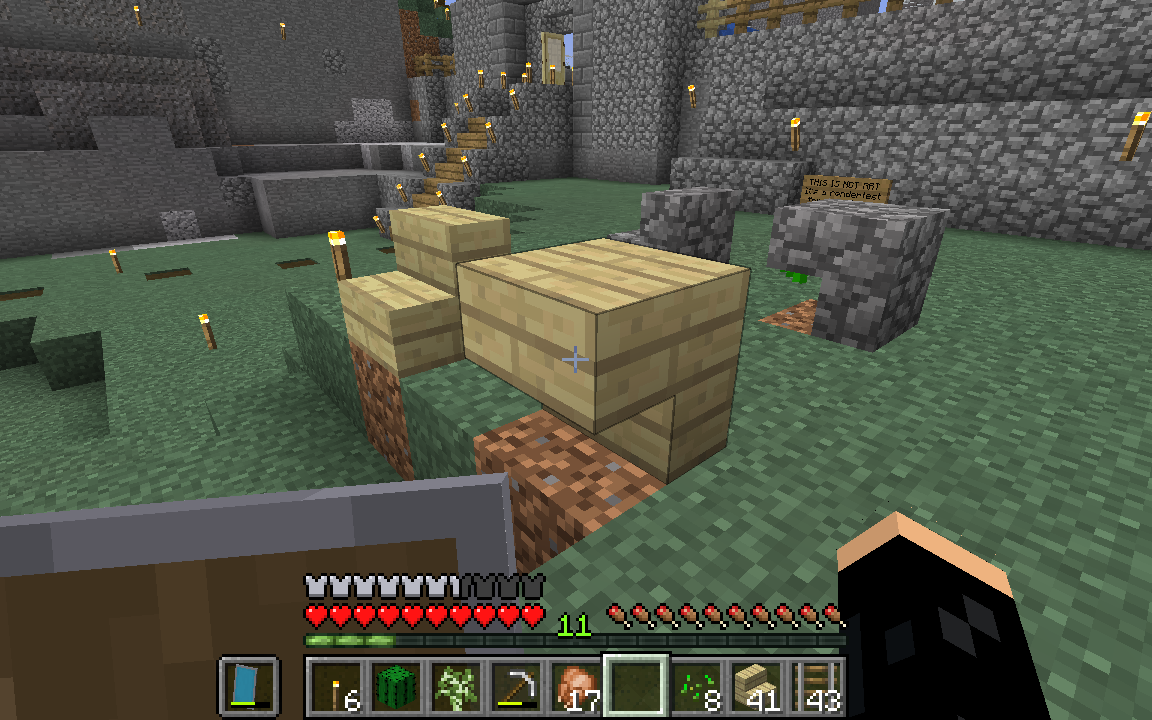
Task: Select the cooked meat stack of 17
Action: point(575,687)
